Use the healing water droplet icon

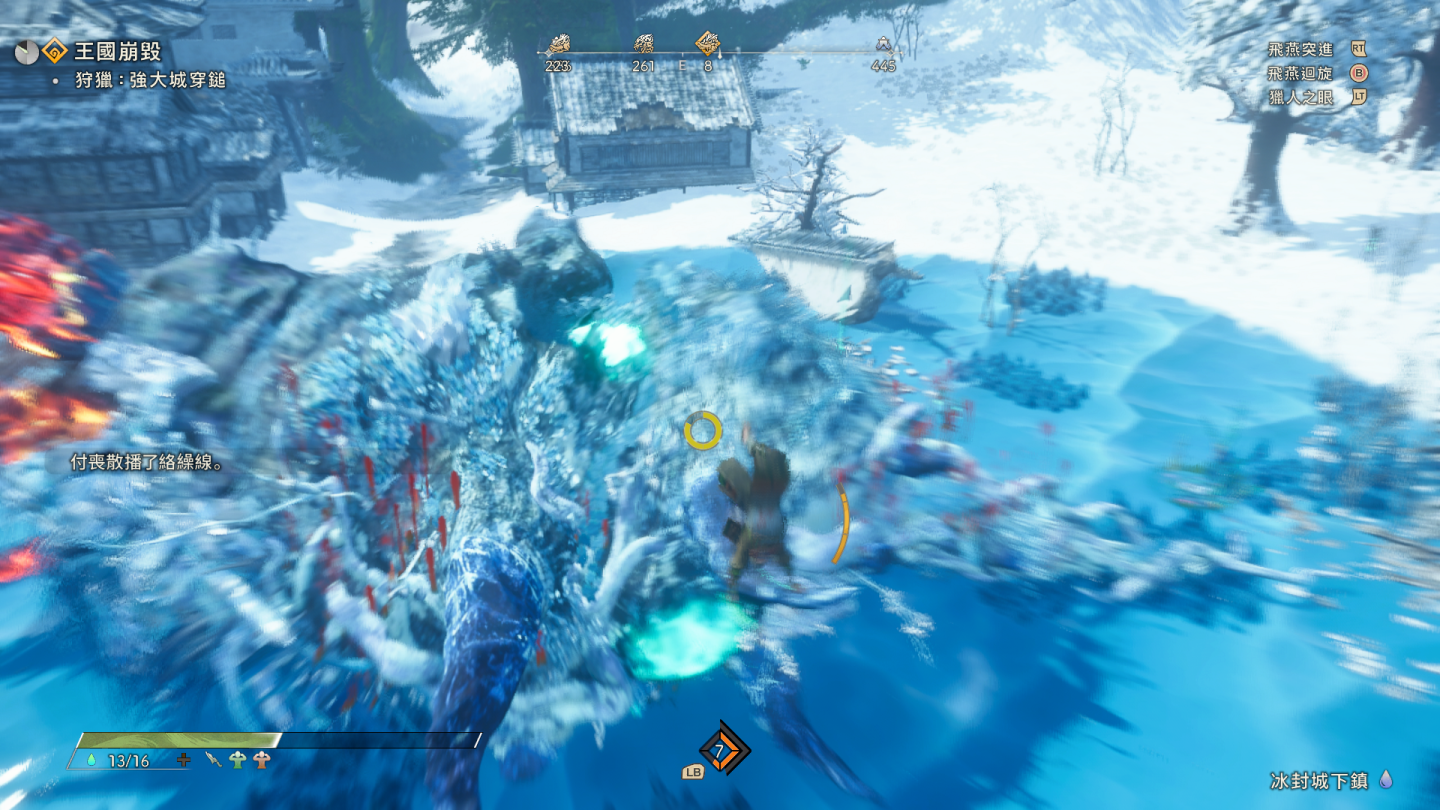click(92, 760)
